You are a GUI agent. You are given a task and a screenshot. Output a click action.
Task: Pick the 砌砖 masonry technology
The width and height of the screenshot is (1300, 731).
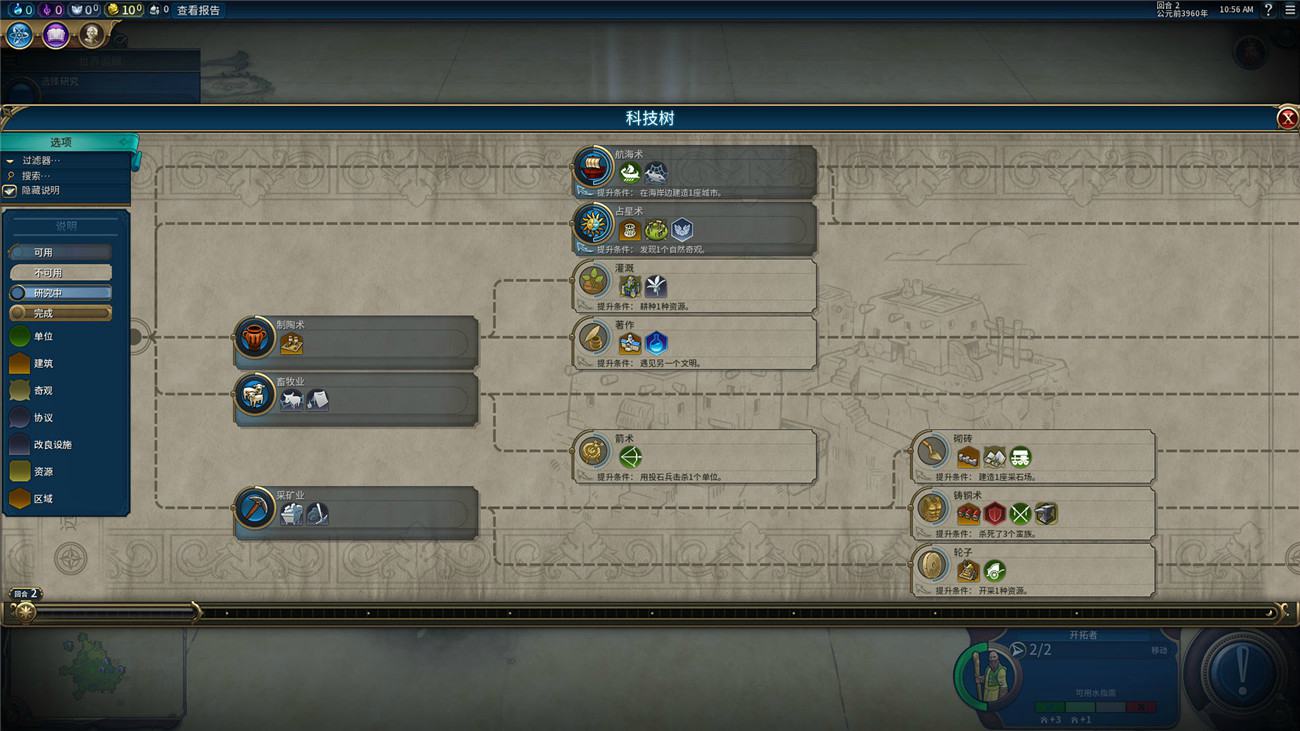tap(1033, 453)
